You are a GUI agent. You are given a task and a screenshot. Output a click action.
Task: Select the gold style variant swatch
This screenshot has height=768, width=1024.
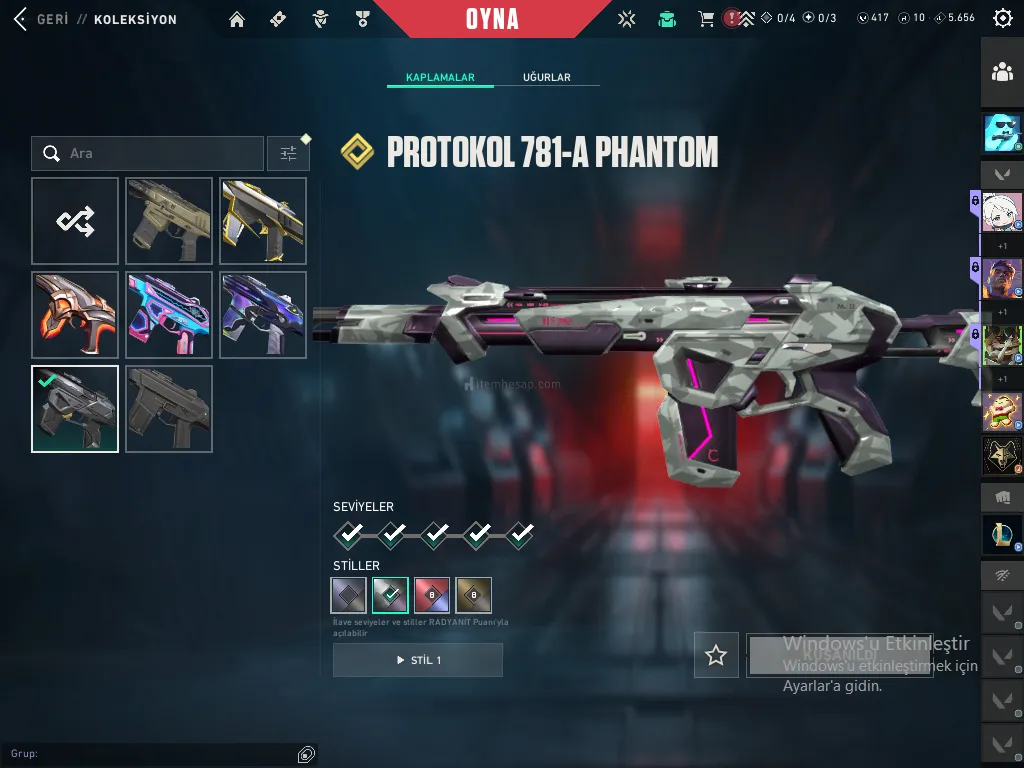click(x=473, y=595)
